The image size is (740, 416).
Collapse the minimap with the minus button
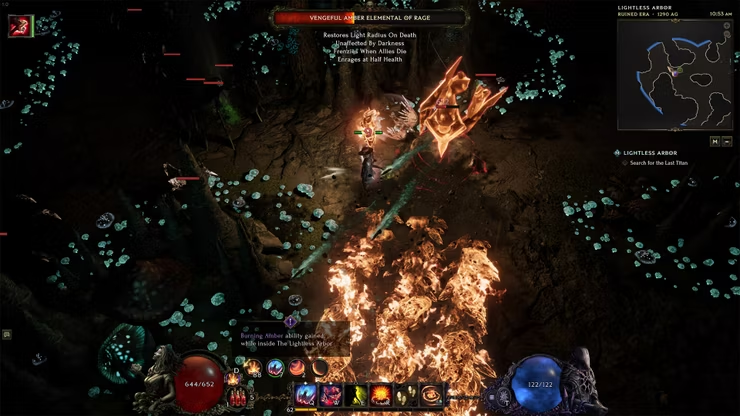tap(729, 141)
